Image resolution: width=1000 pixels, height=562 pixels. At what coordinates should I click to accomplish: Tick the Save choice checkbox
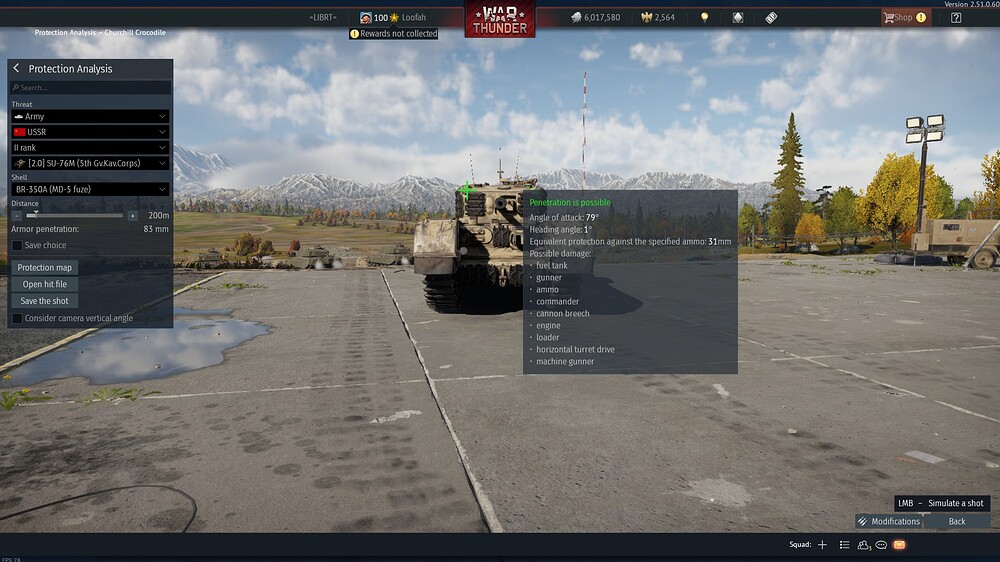(17, 245)
